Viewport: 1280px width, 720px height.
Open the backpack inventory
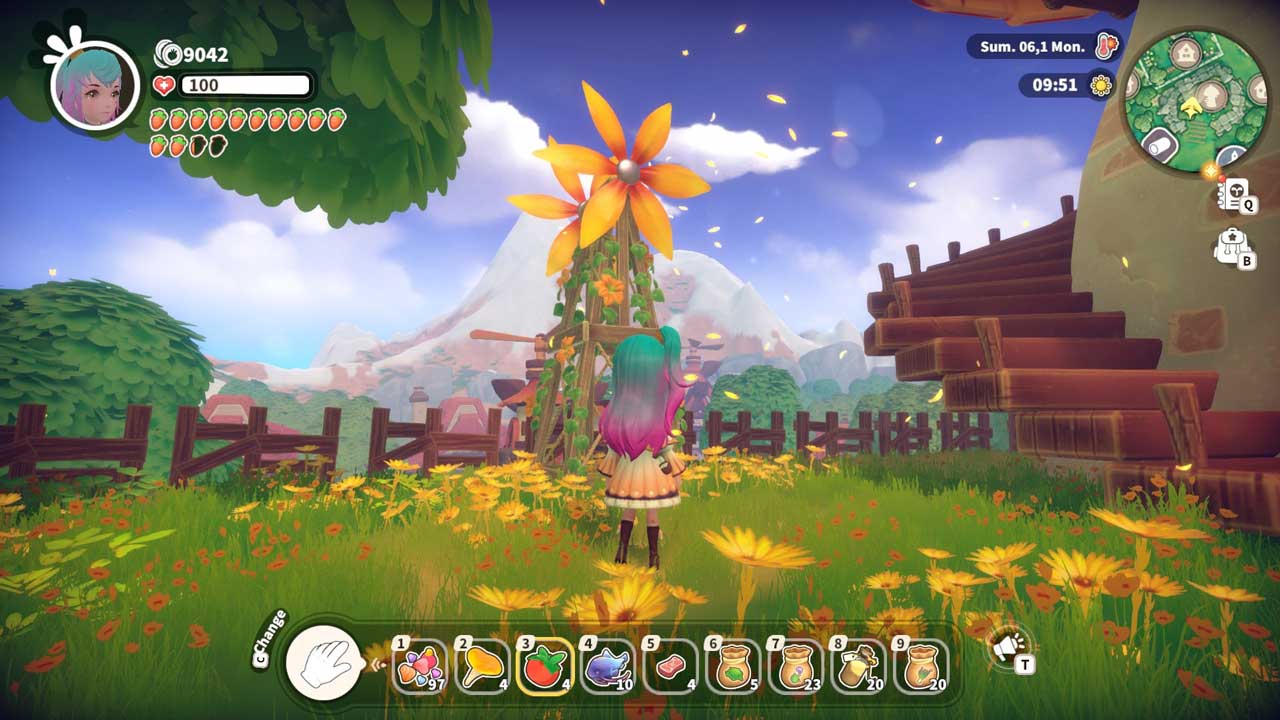(x=1231, y=247)
